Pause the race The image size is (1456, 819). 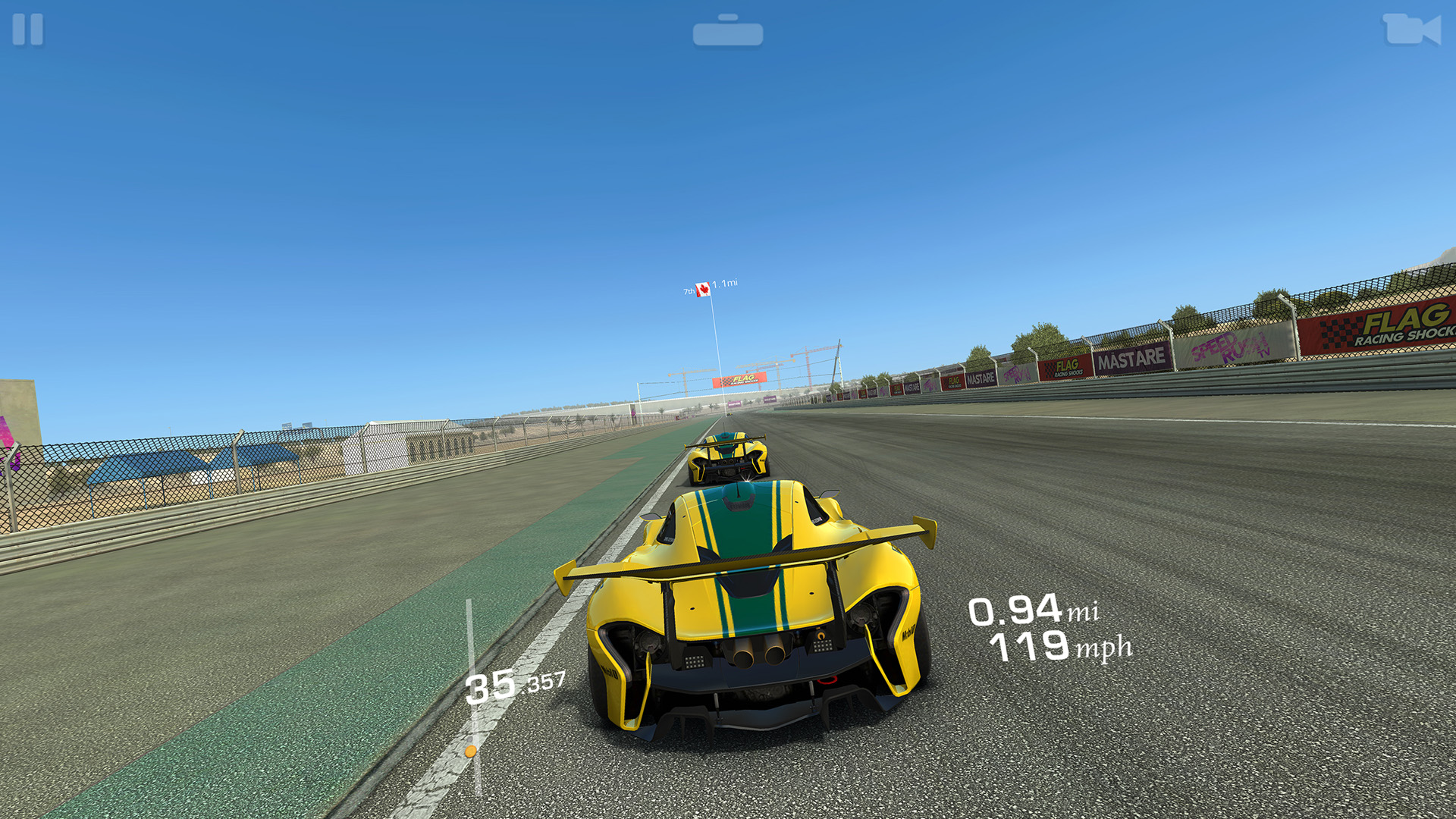pyautogui.click(x=28, y=30)
